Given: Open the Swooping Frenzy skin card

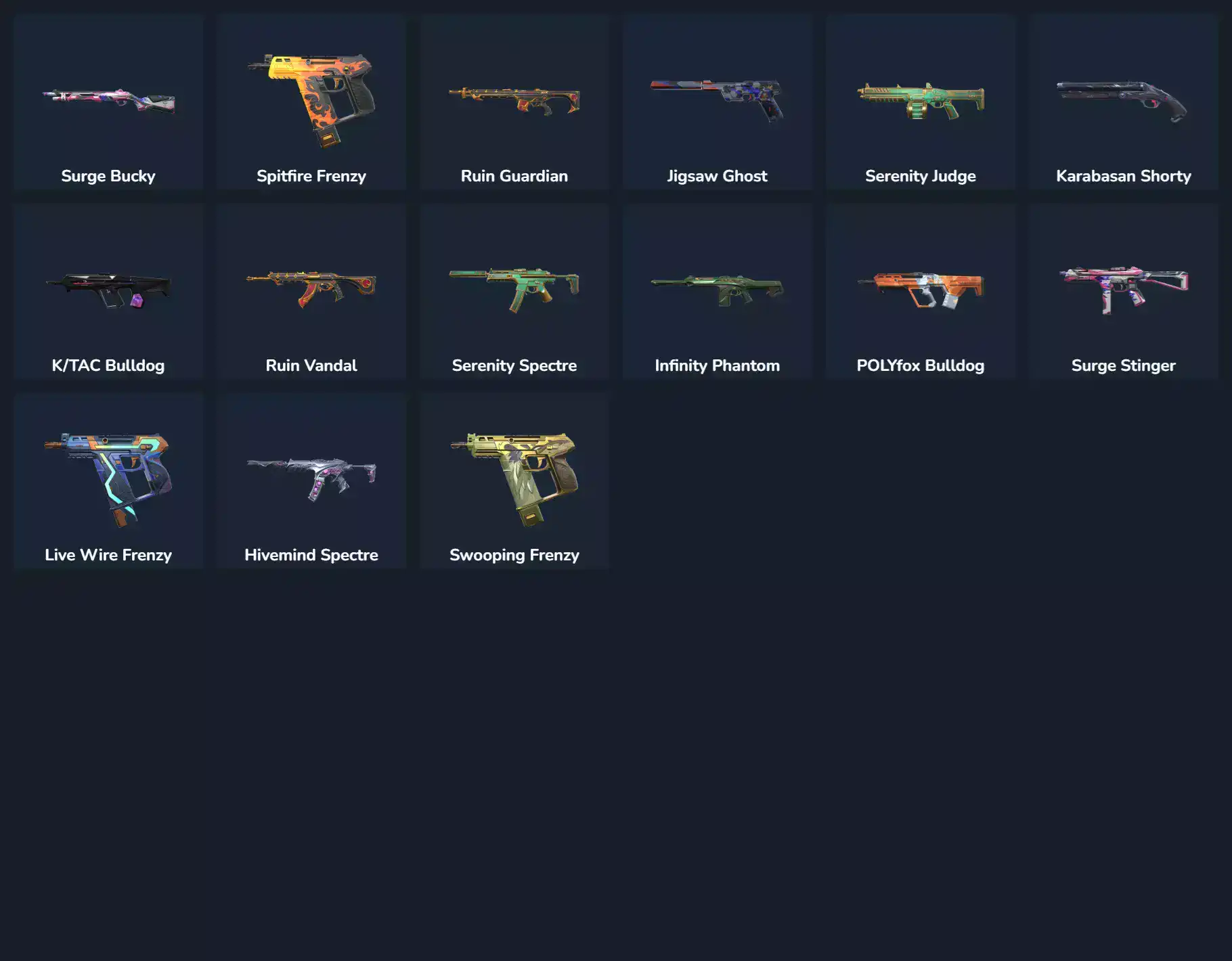Looking at the screenshot, I should pyautogui.click(x=514, y=482).
